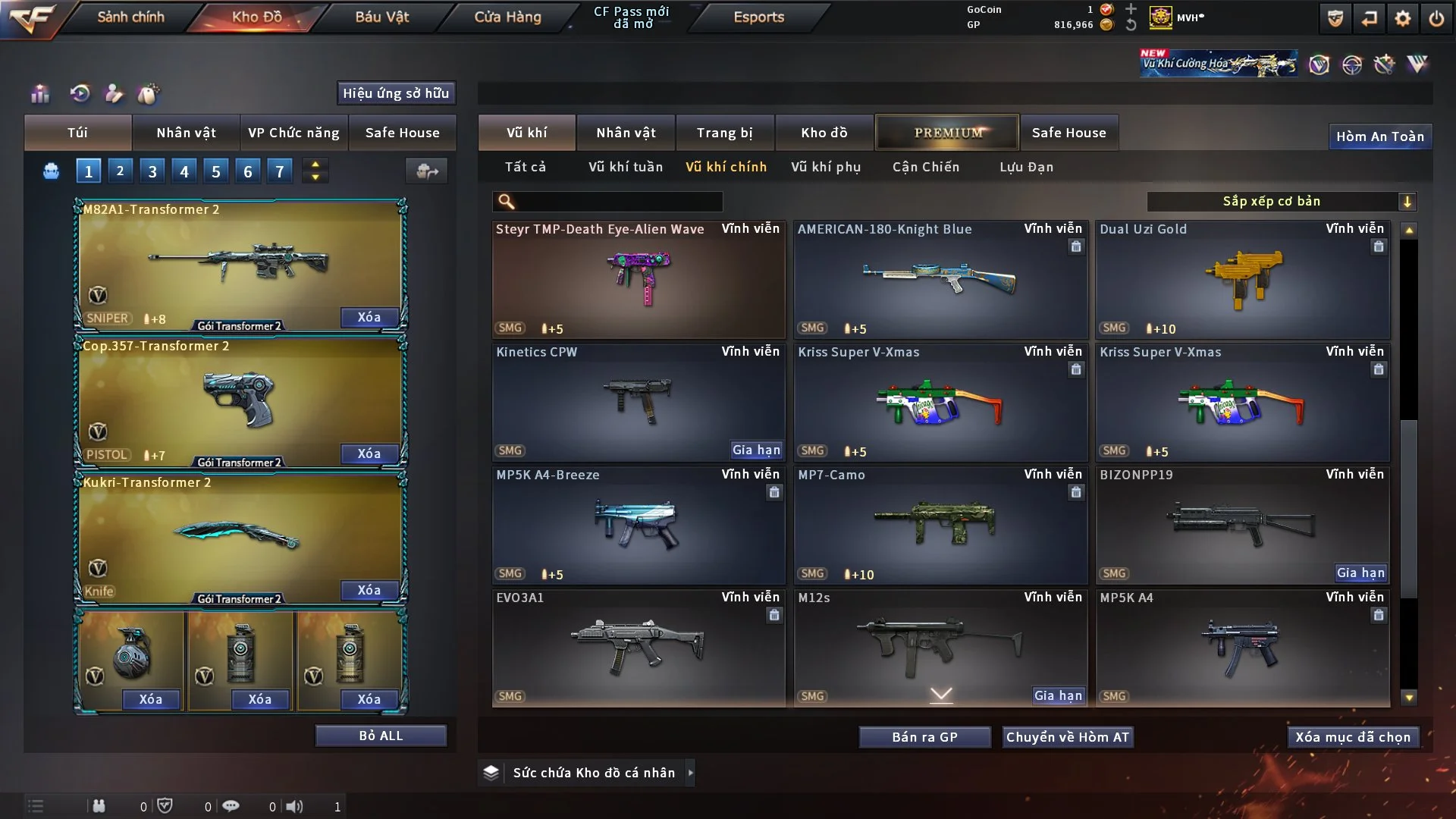The width and height of the screenshot is (1456, 819).
Task: Focus the weapon search field
Action: (x=618, y=201)
